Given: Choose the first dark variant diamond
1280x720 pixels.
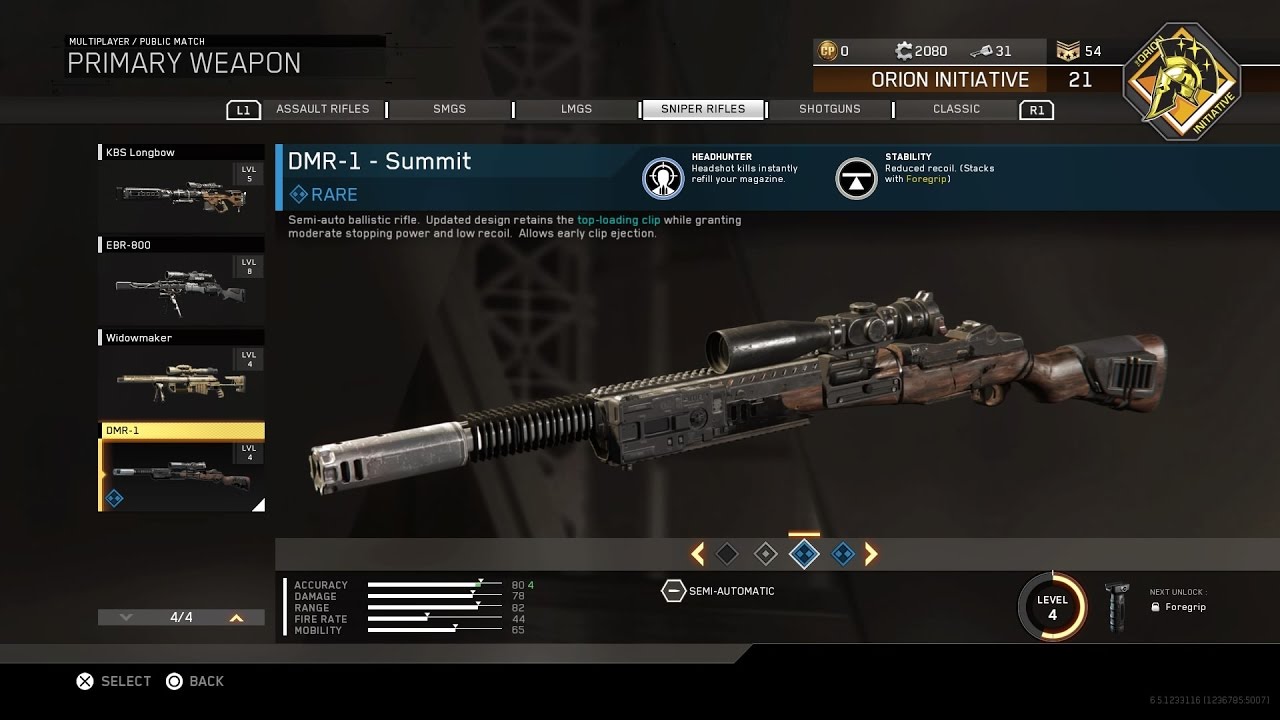Looking at the screenshot, I should (727, 553).
